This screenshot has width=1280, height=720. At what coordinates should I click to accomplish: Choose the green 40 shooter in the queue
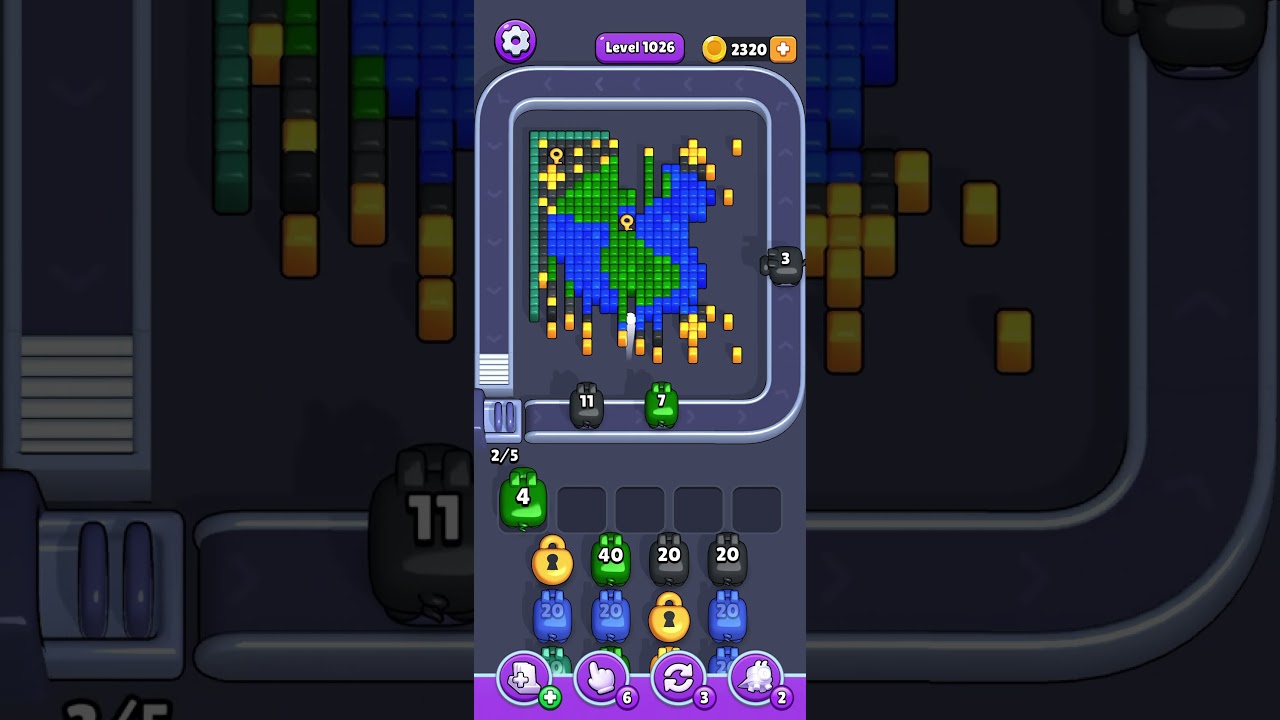tap(610, 560)
